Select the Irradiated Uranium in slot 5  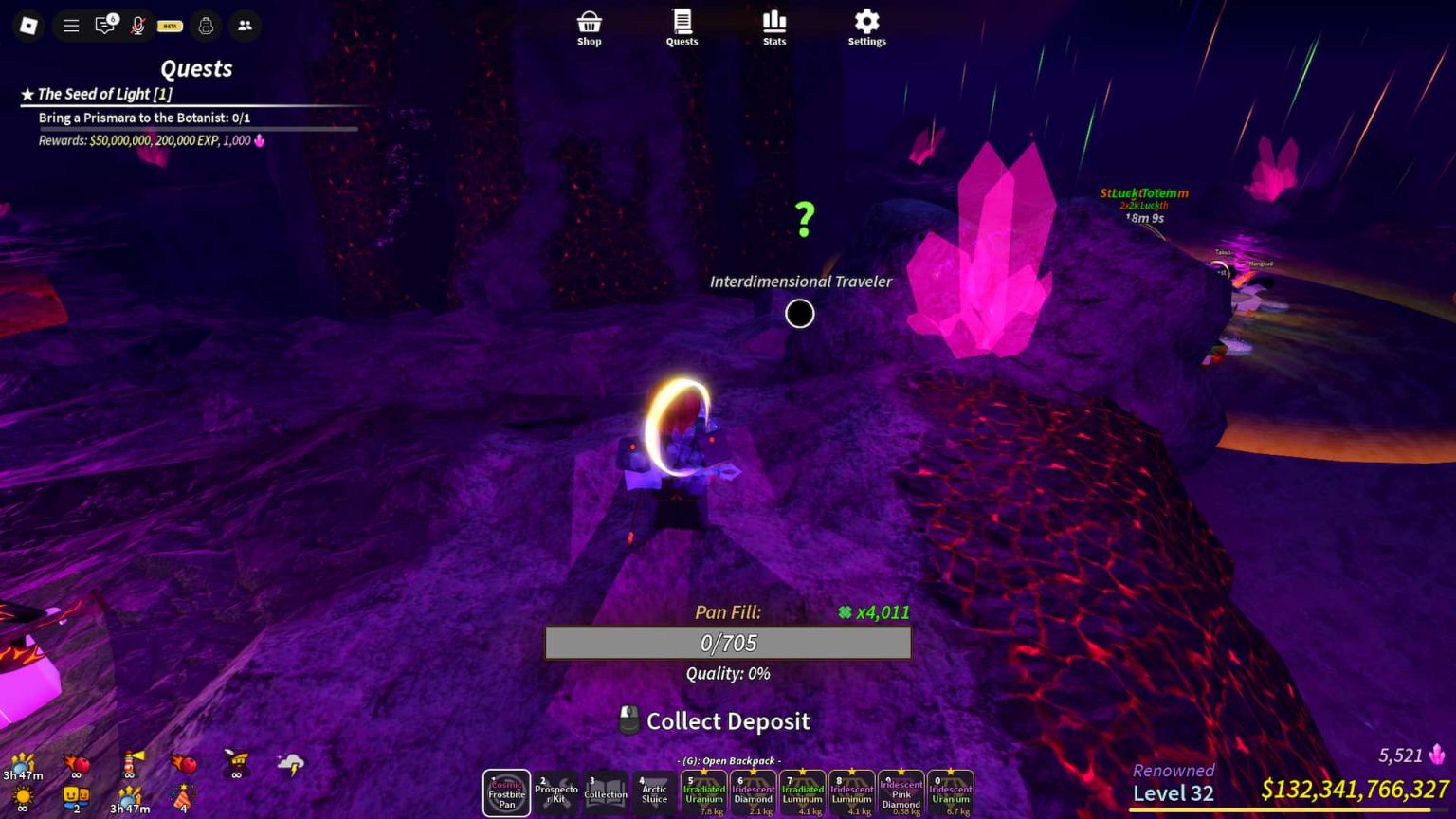[704, 792]
